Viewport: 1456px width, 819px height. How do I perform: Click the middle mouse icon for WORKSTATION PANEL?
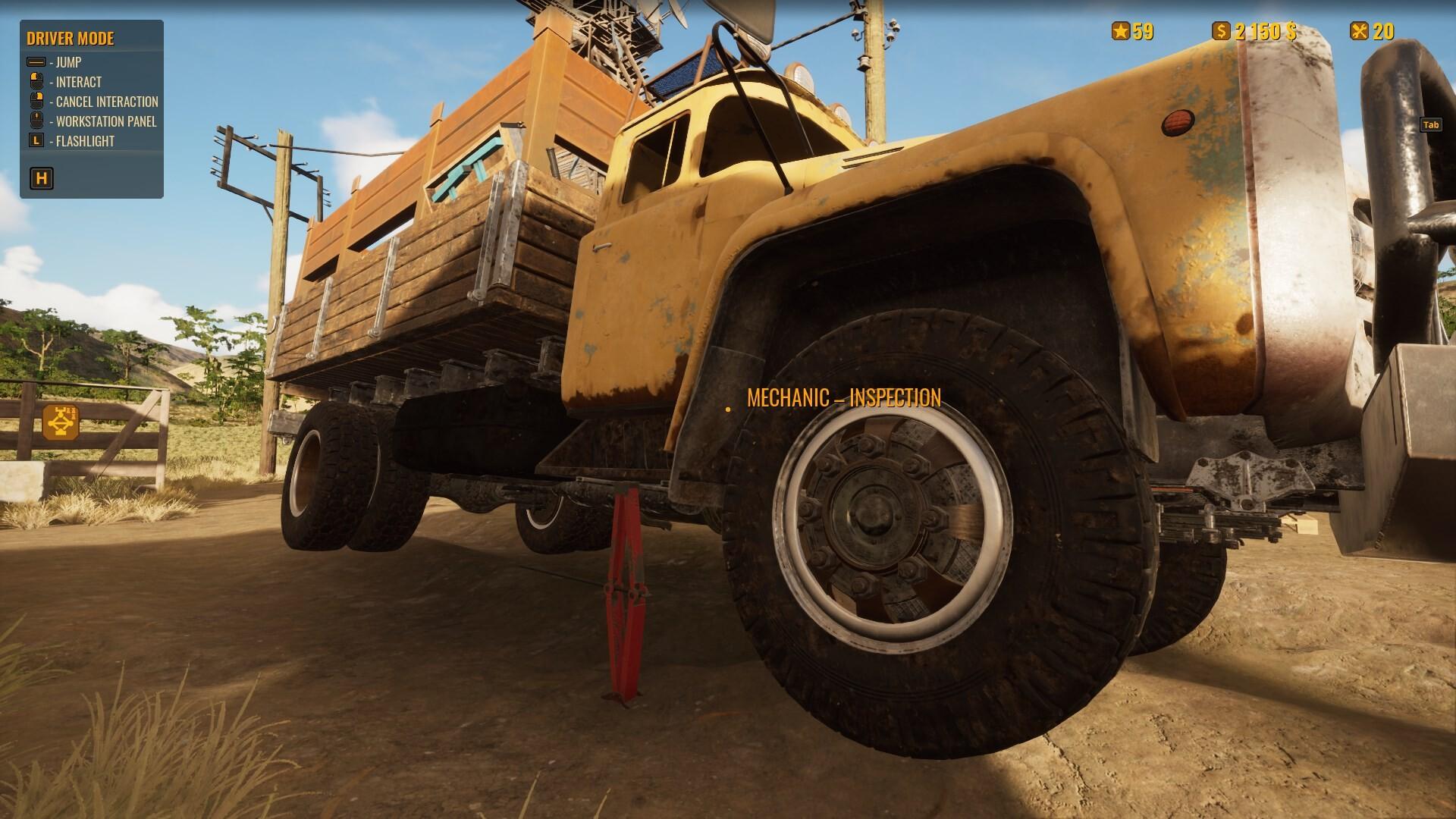pyautogui.click(x=36, y=121)
